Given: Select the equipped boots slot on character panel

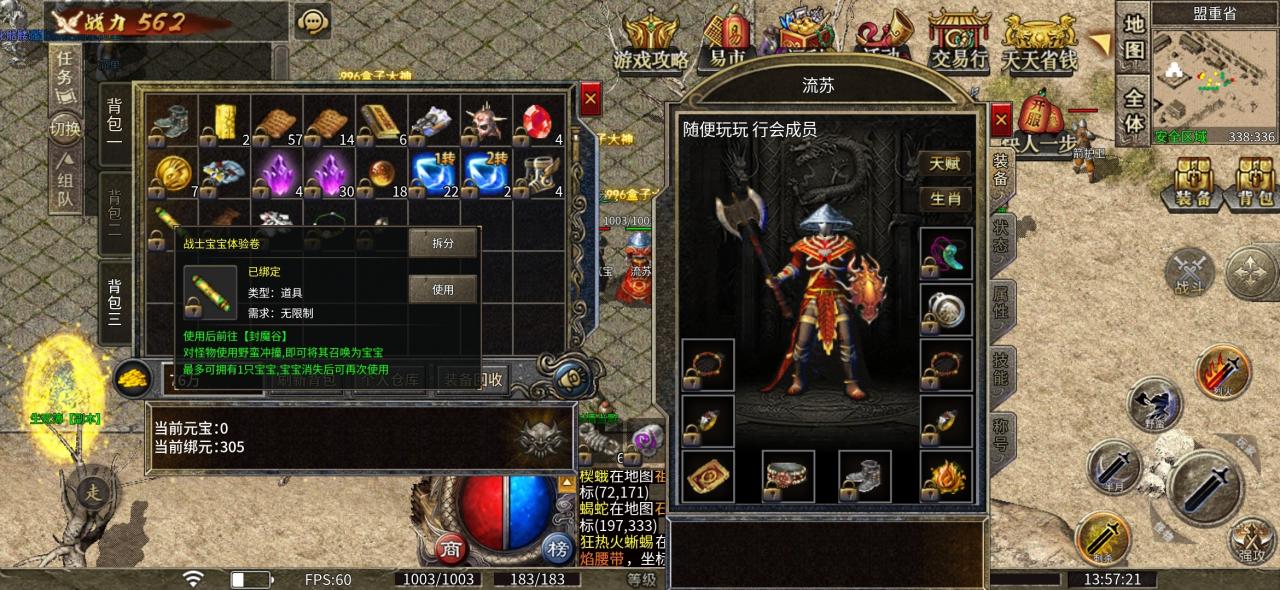Looking at the screenshot, I should pyautogui.click(x=866, y=476).
